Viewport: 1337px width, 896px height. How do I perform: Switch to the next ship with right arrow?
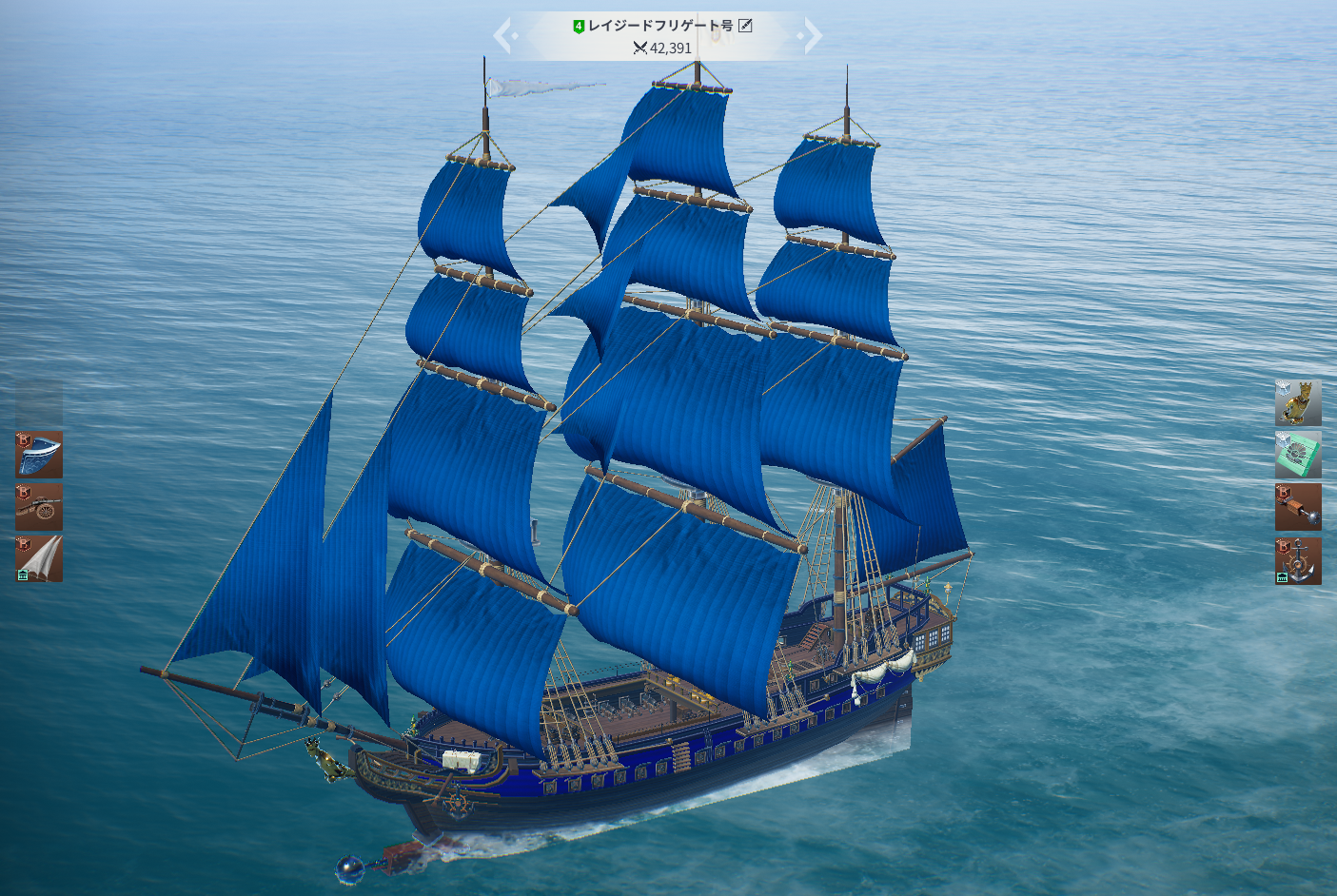point(812,36)
